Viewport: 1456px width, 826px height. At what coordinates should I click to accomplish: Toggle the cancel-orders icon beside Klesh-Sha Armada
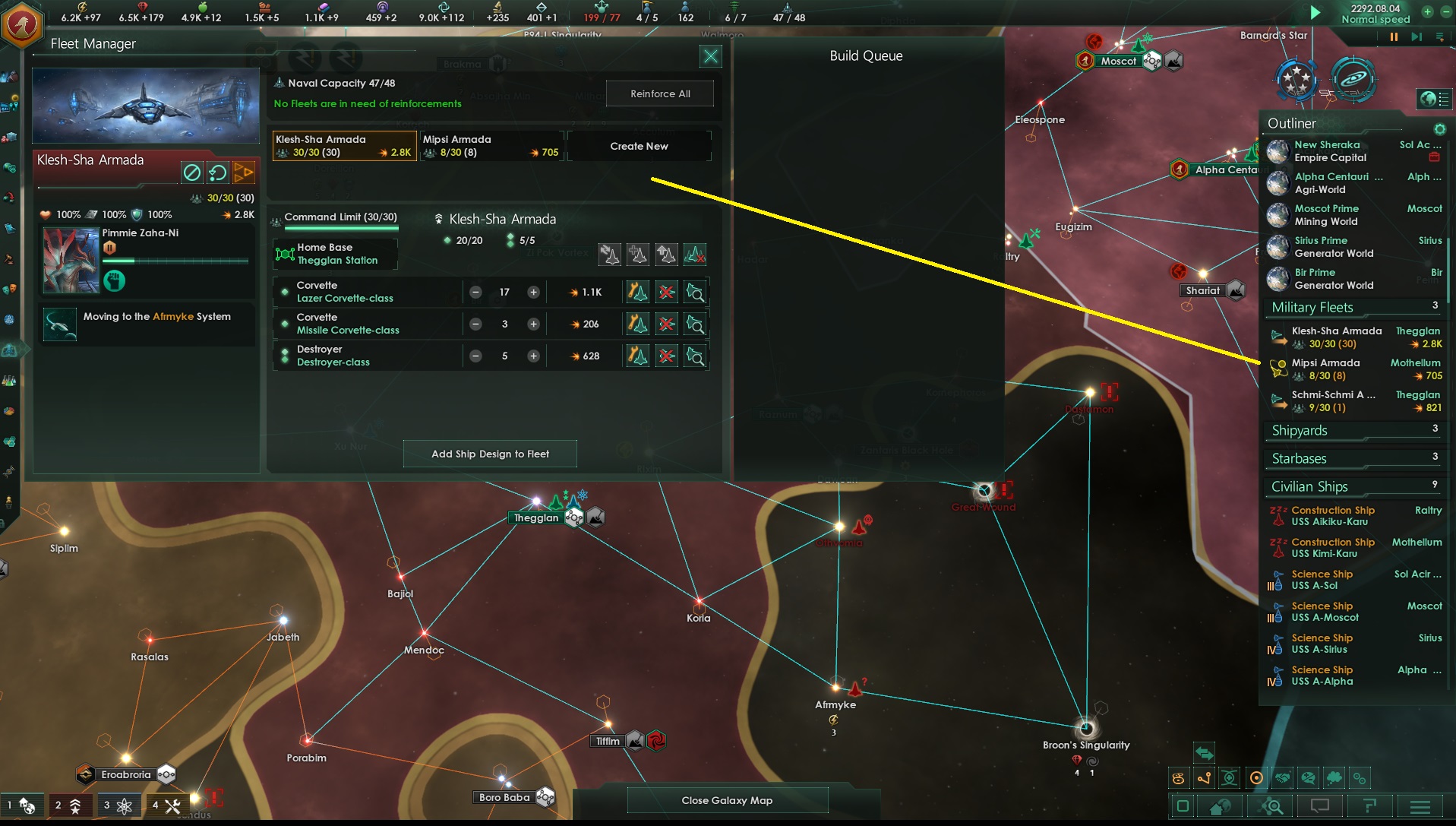(191, 172)
